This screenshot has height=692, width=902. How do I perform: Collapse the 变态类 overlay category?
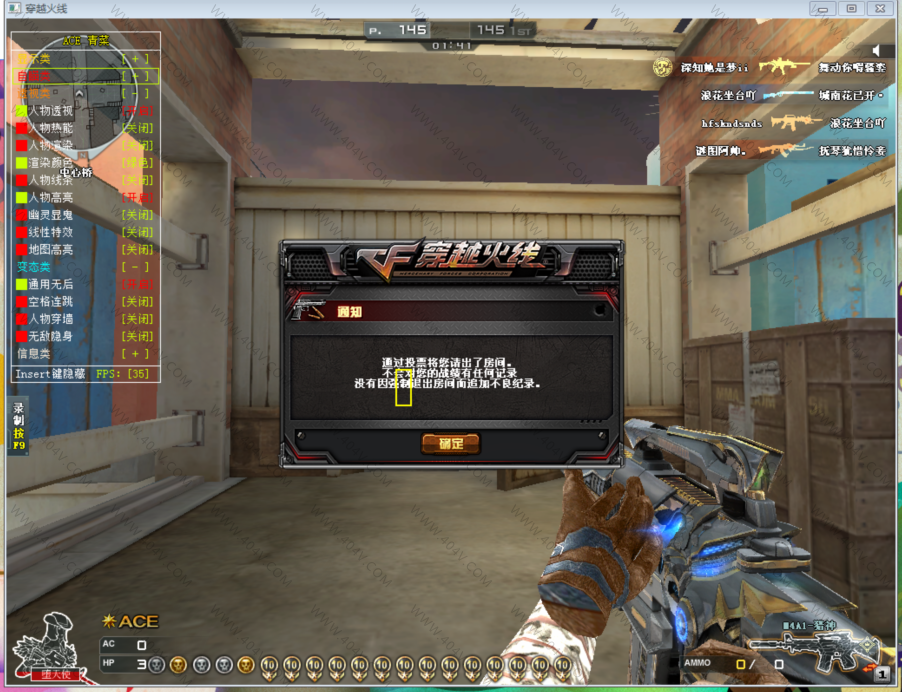[136, 267]
